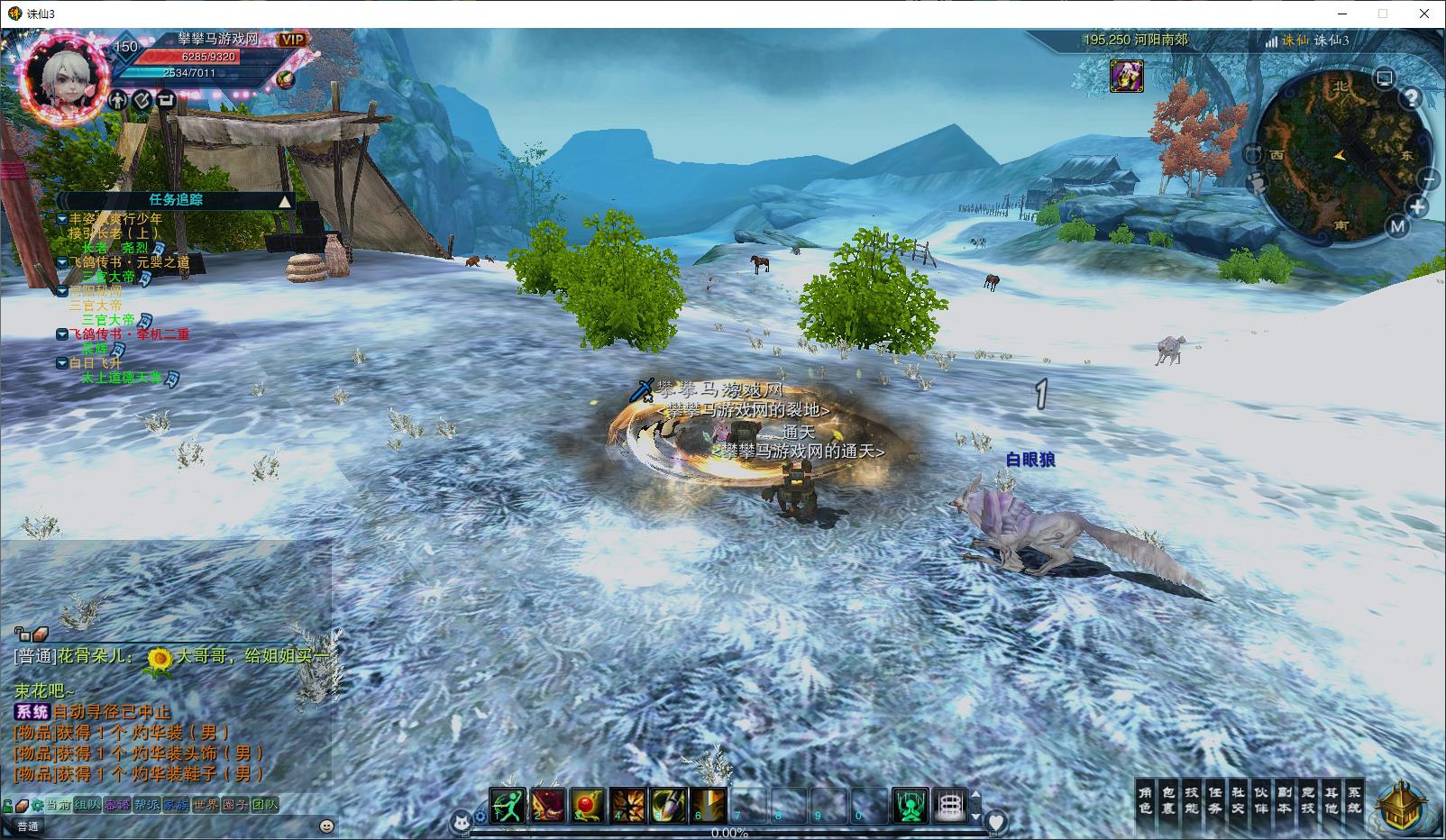1446x840 pixels.
Task: Close the 诛仙3 game window
Action: pos(1424,14)
